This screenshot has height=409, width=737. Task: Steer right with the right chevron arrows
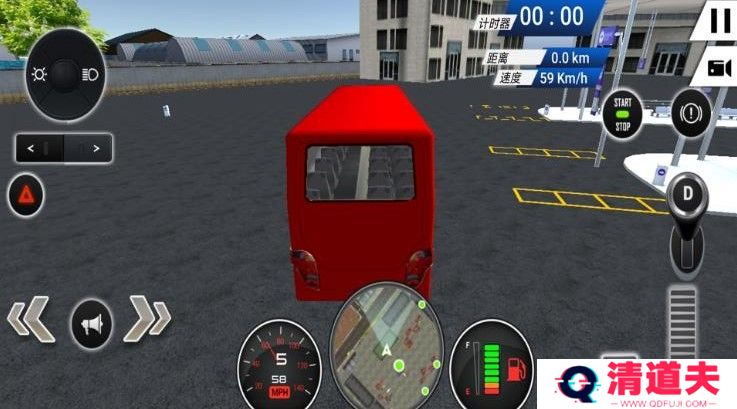150,320
